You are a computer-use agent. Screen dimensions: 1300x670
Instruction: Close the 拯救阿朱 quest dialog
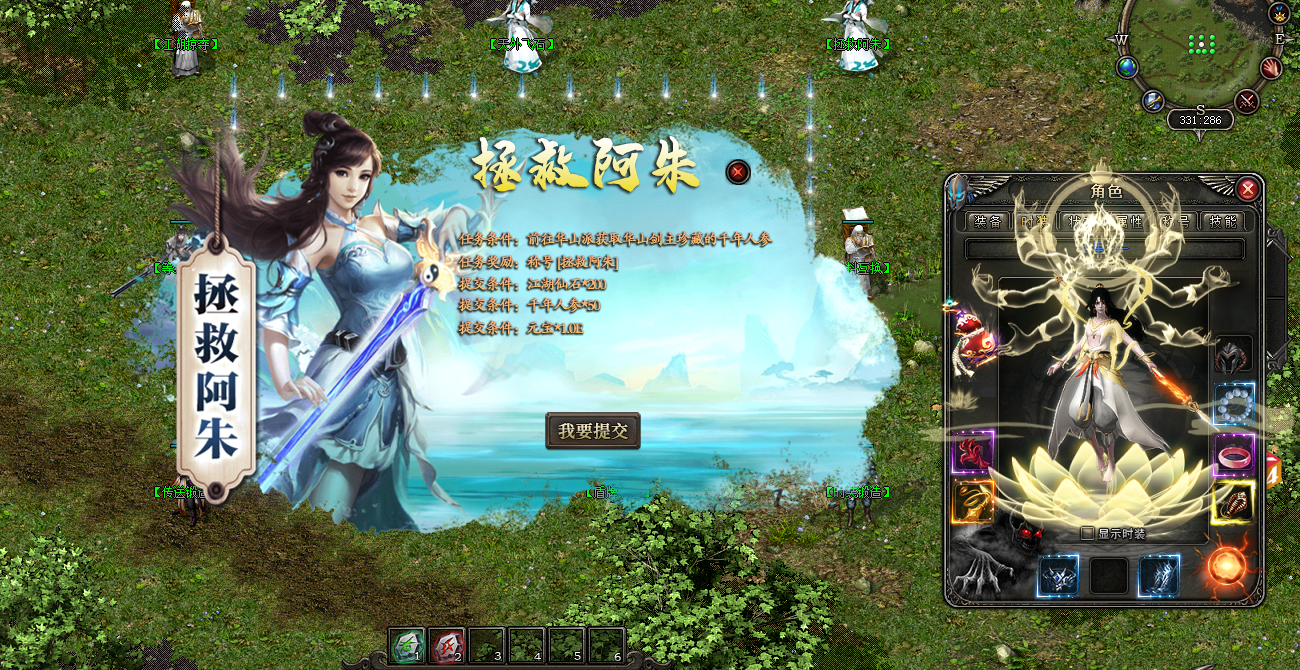(x=738, y=172)
